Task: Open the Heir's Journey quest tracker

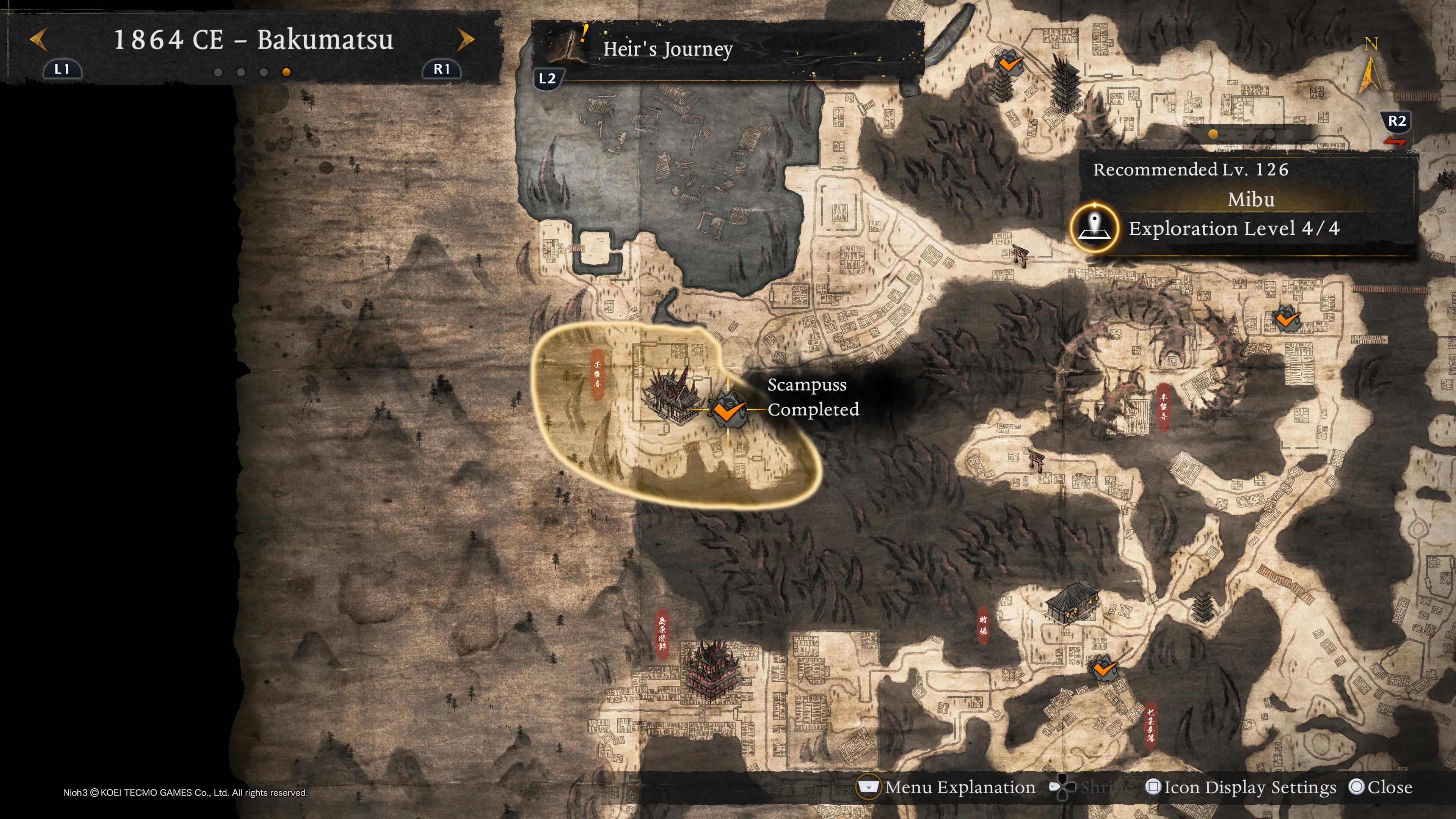Action: tap(667, 50)
